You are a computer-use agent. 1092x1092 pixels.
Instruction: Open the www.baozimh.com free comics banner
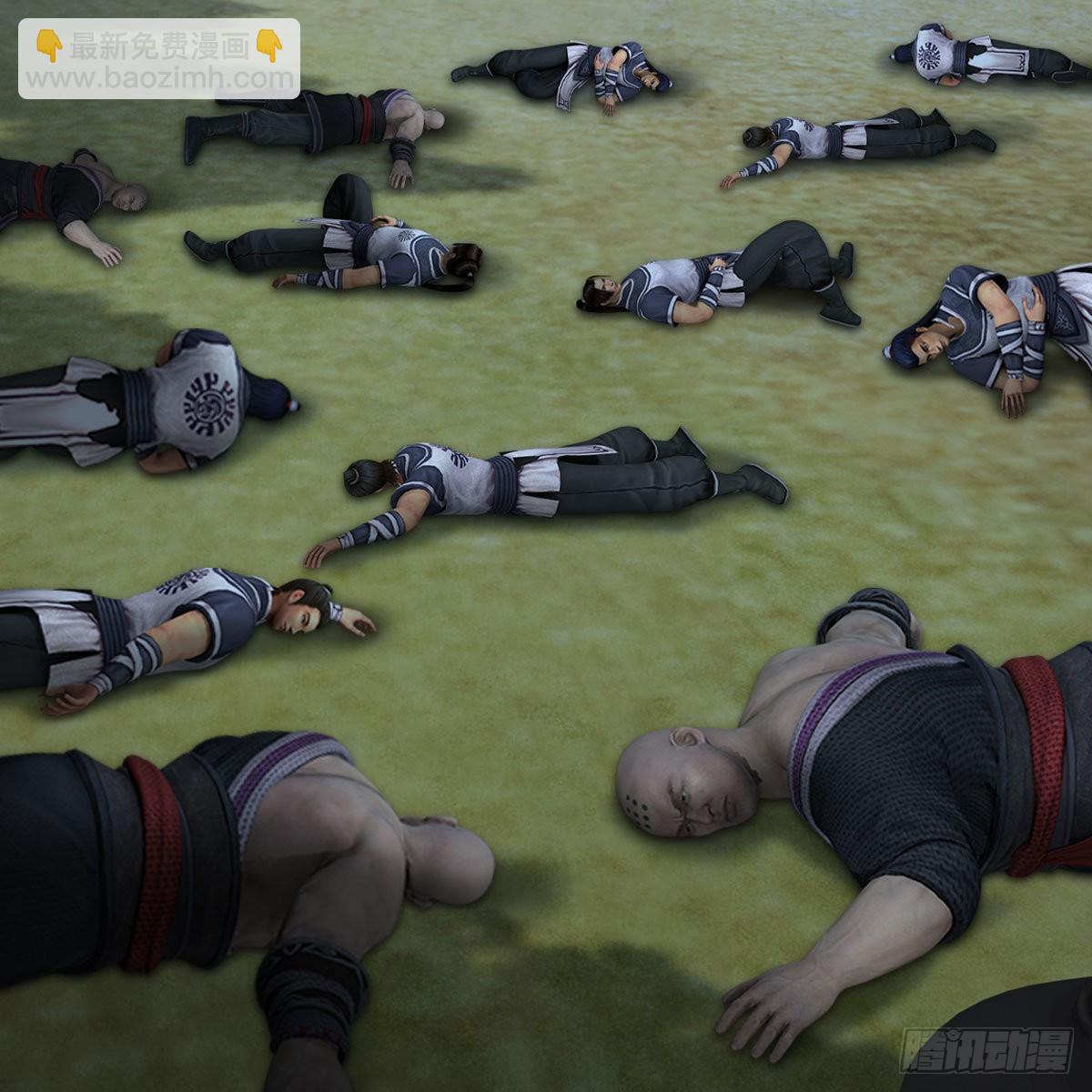(x=159, y=59)
